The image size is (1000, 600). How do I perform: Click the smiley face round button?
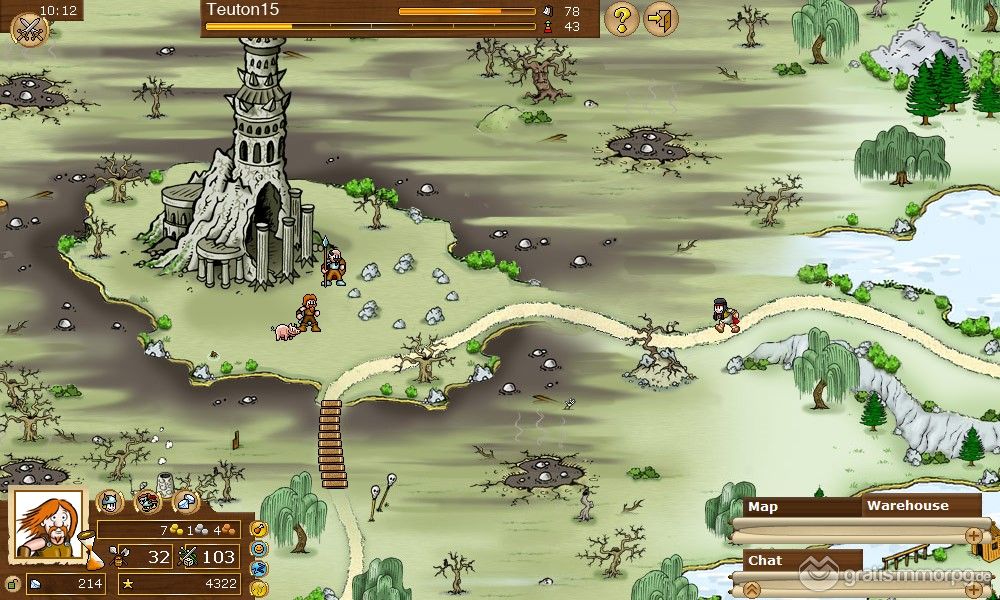[x=258, y=548]
